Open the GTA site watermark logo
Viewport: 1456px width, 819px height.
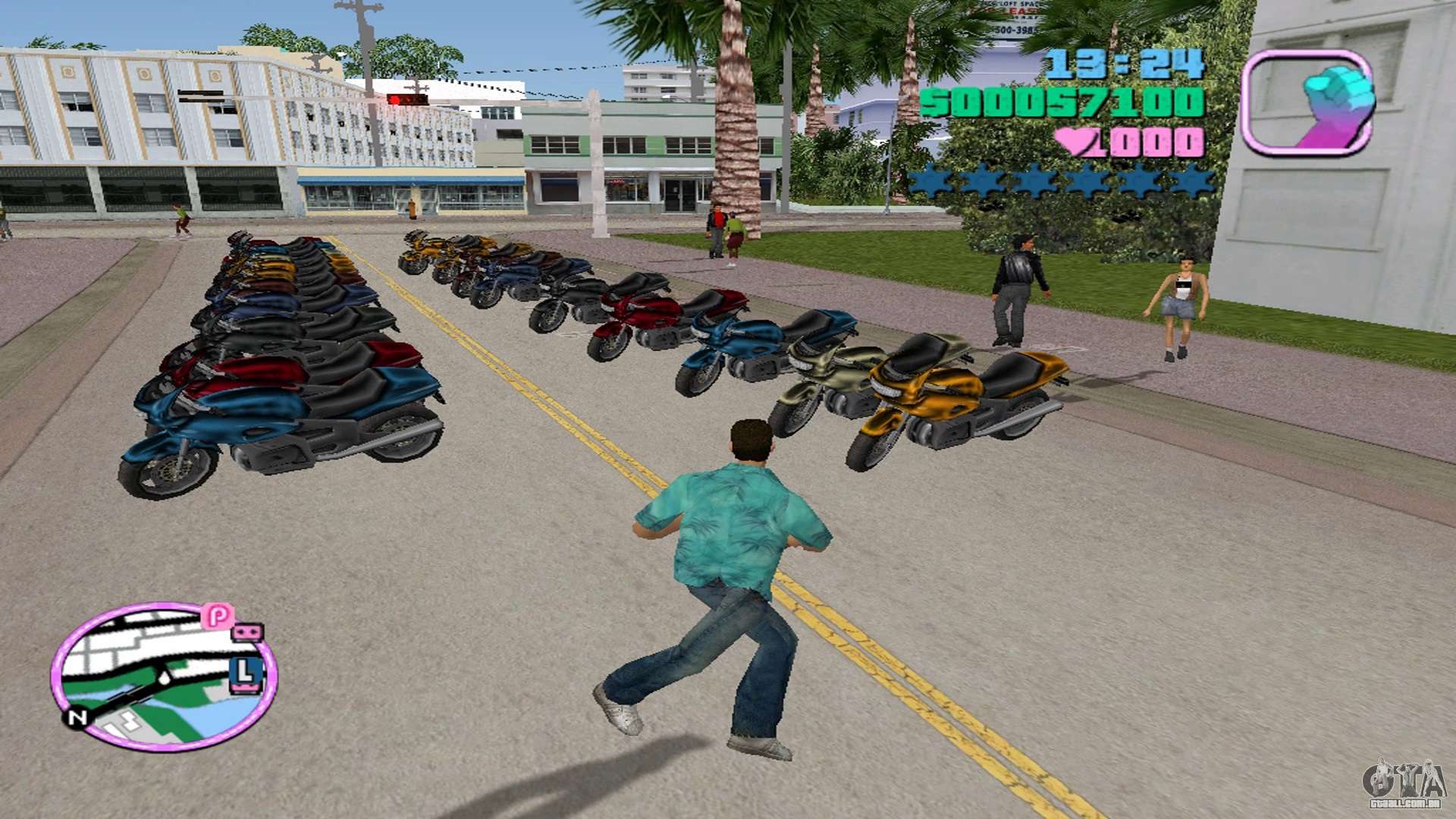tap(1404, 783)
